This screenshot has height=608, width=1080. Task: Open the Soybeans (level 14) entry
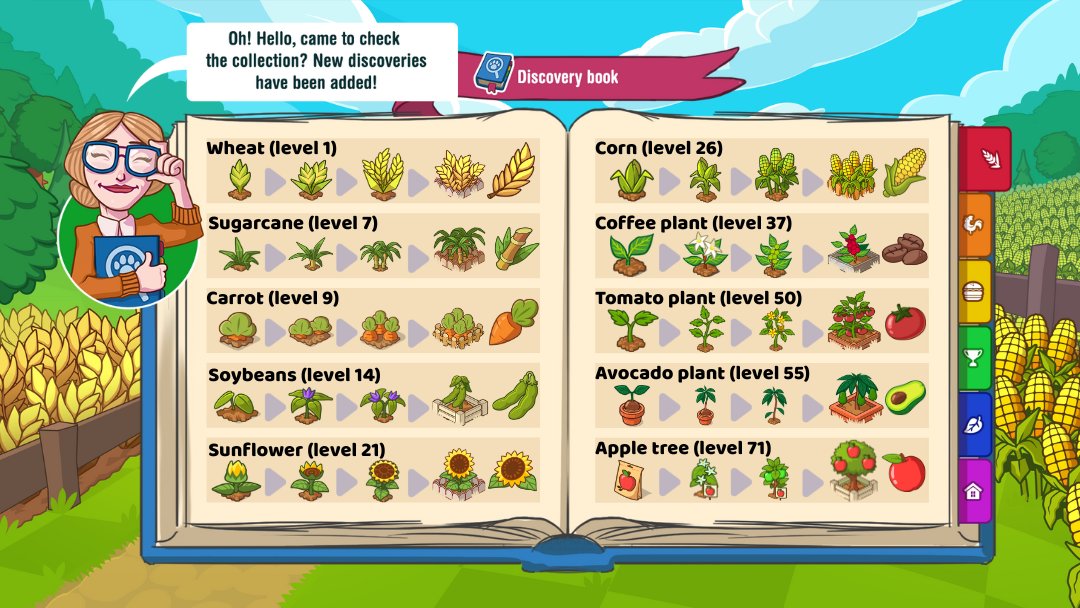[x=372, y=397]
